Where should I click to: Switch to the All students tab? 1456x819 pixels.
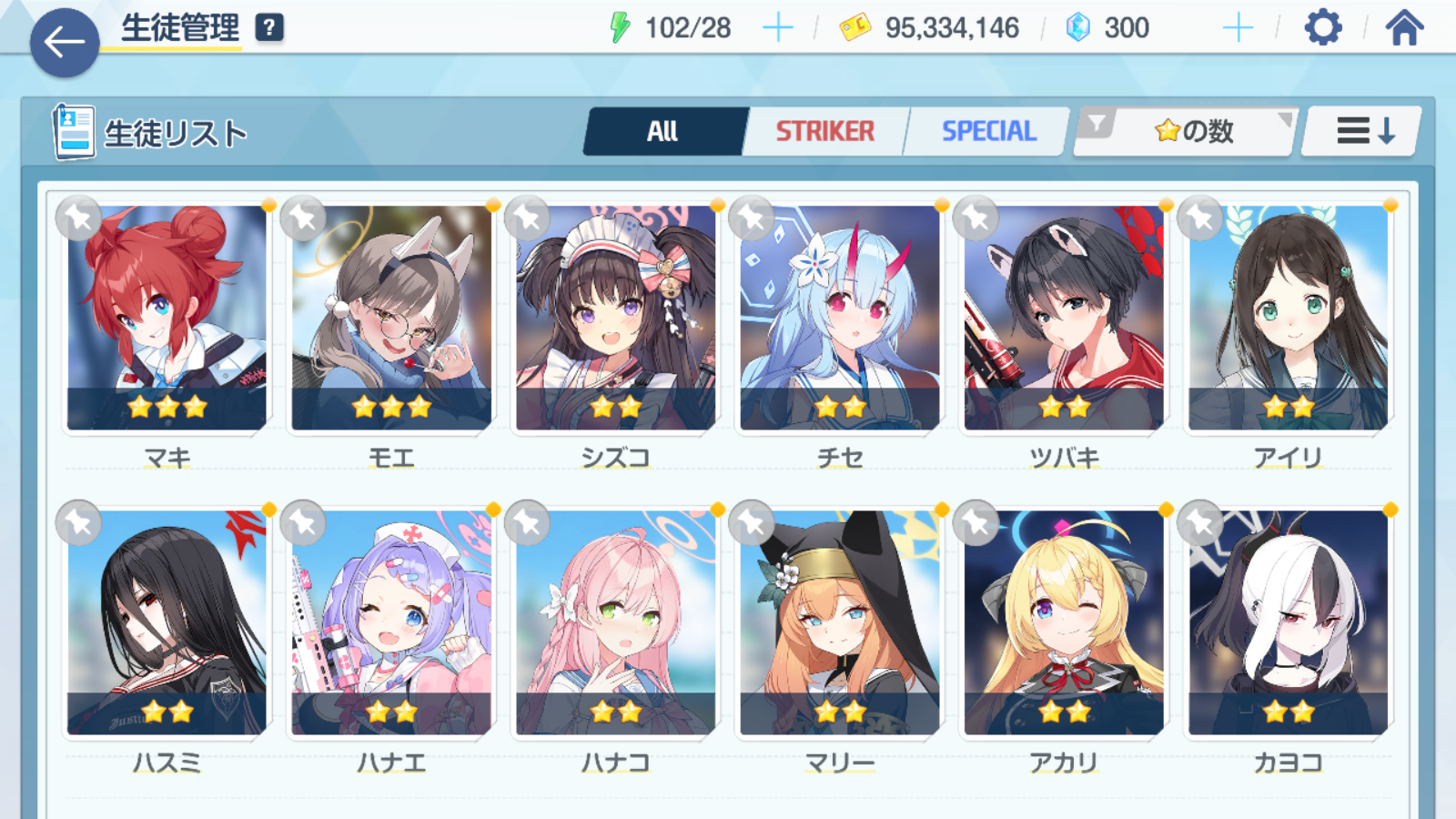pyautogui.click(x=663, y=132)
